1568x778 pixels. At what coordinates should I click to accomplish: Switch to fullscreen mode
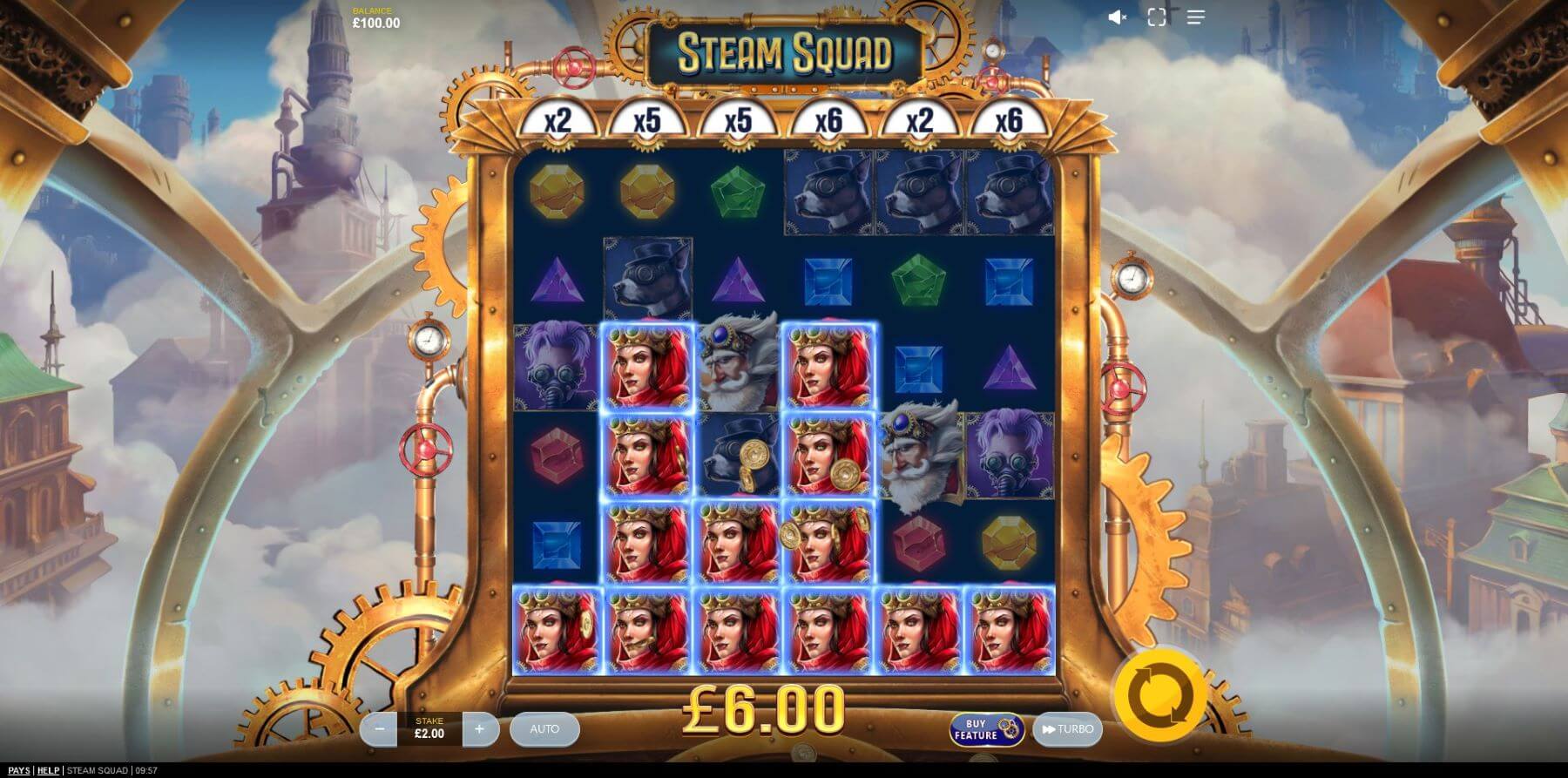click(1157, 17)
